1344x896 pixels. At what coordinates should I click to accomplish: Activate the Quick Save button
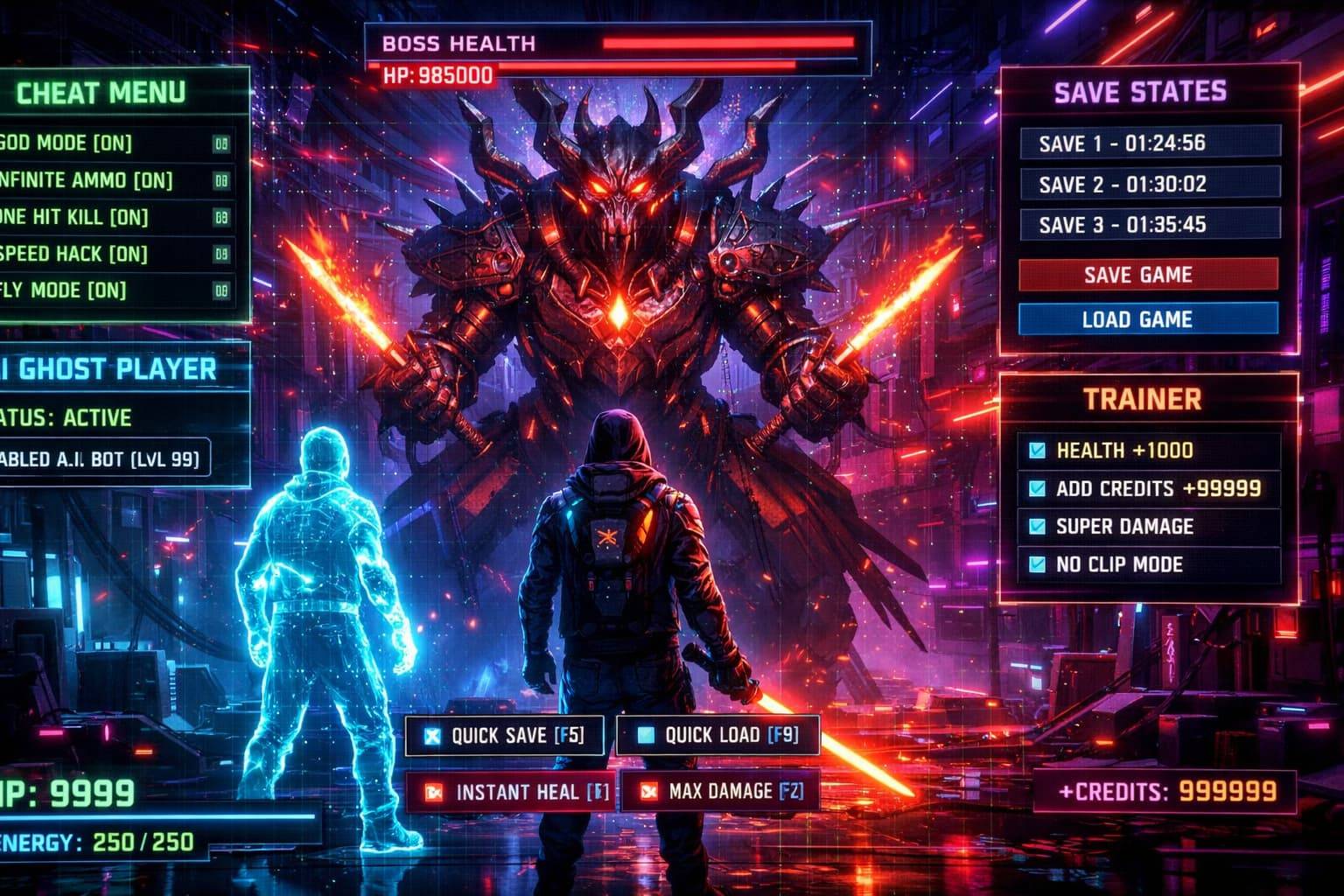tap(506, 736)
